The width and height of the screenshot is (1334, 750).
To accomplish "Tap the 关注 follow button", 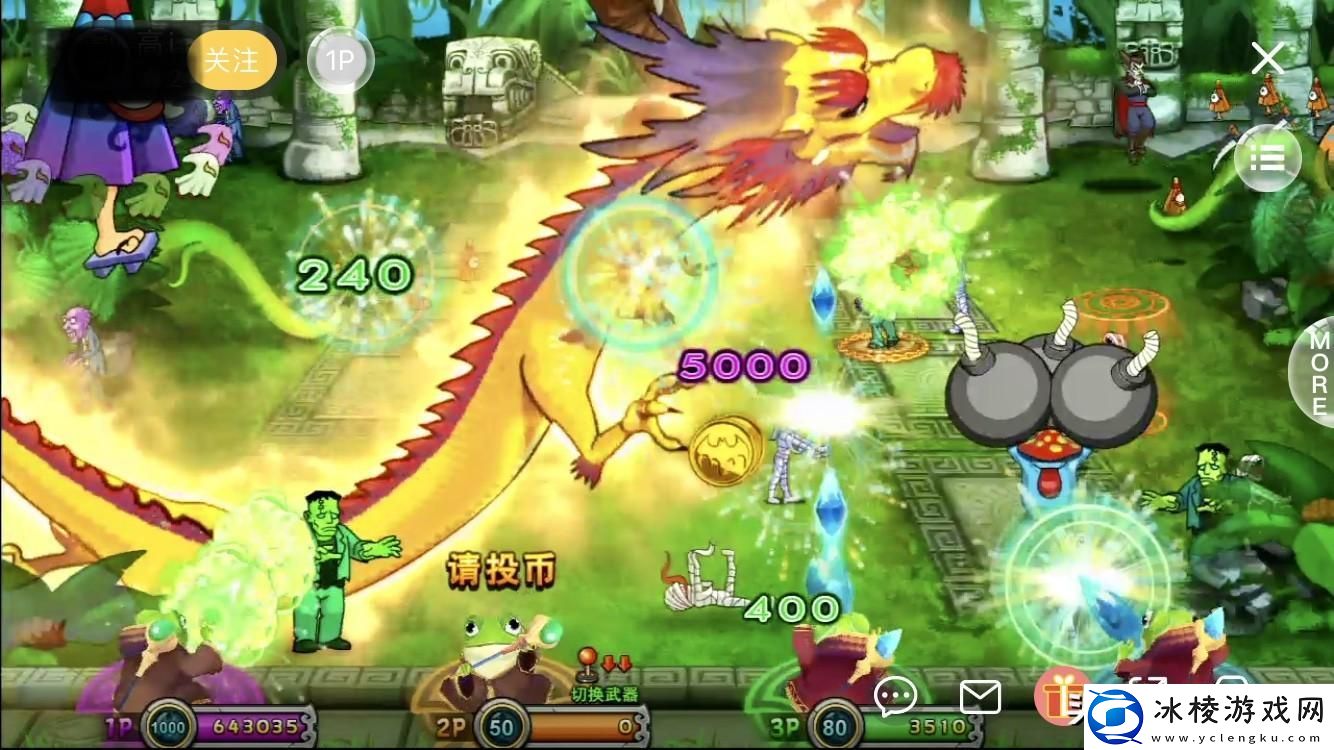I will [x=233, y=60].
